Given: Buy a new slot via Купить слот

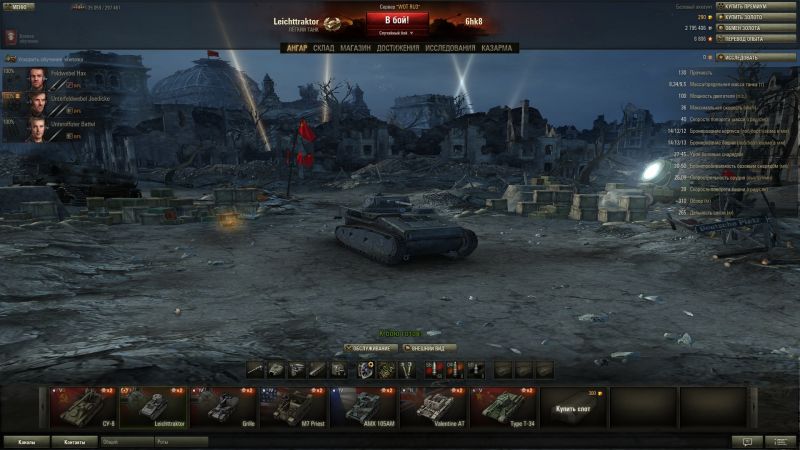Looking at the screenshot, I should pyautogui.click(x=574, y=408).
